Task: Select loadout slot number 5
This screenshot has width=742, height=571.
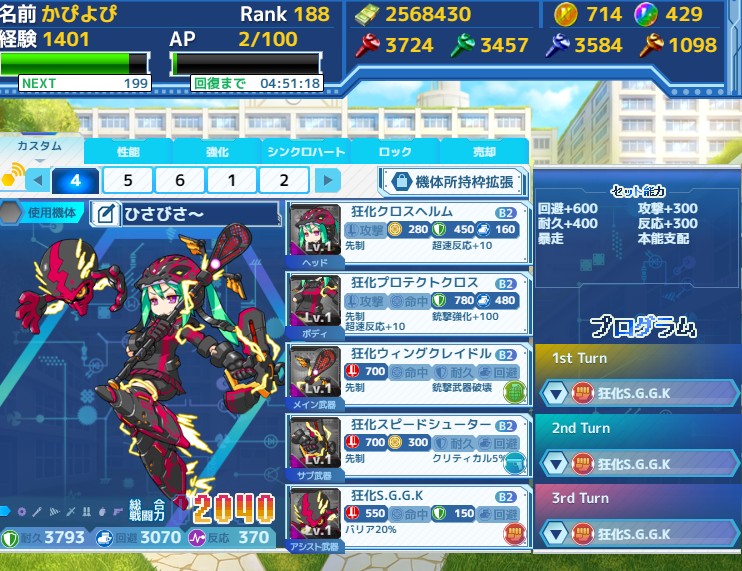Action: tap(127, 180)
